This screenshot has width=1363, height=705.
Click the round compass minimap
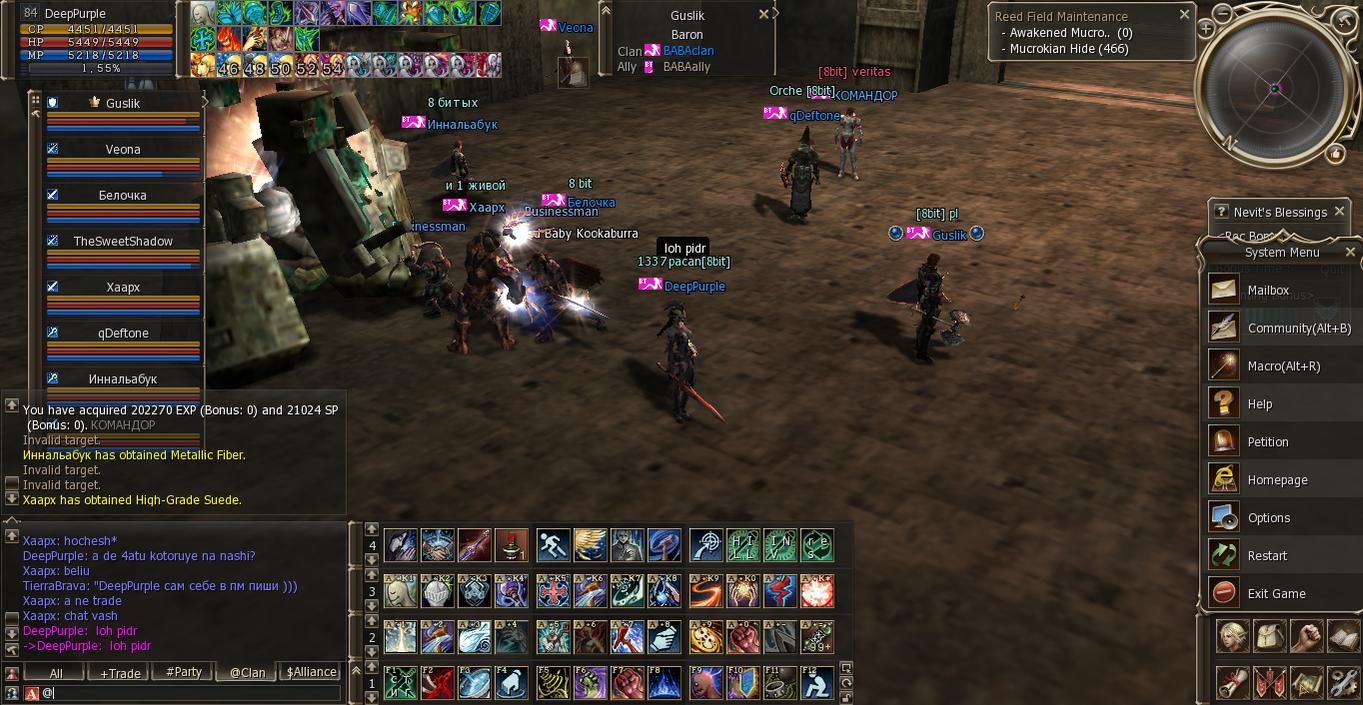pyautogui.click(x=1274, y=90)
